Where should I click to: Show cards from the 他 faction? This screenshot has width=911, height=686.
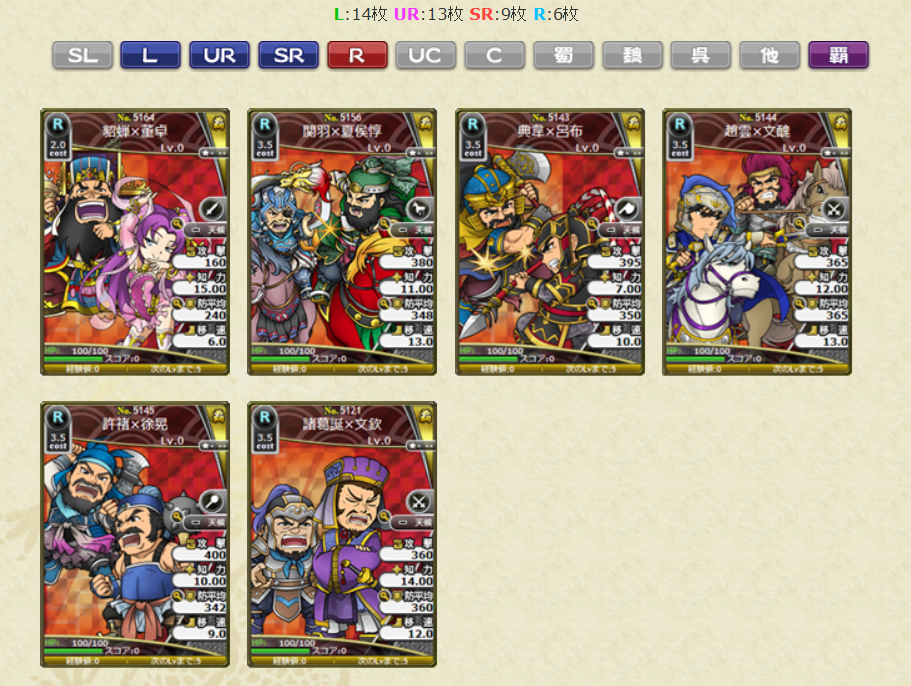770,55
